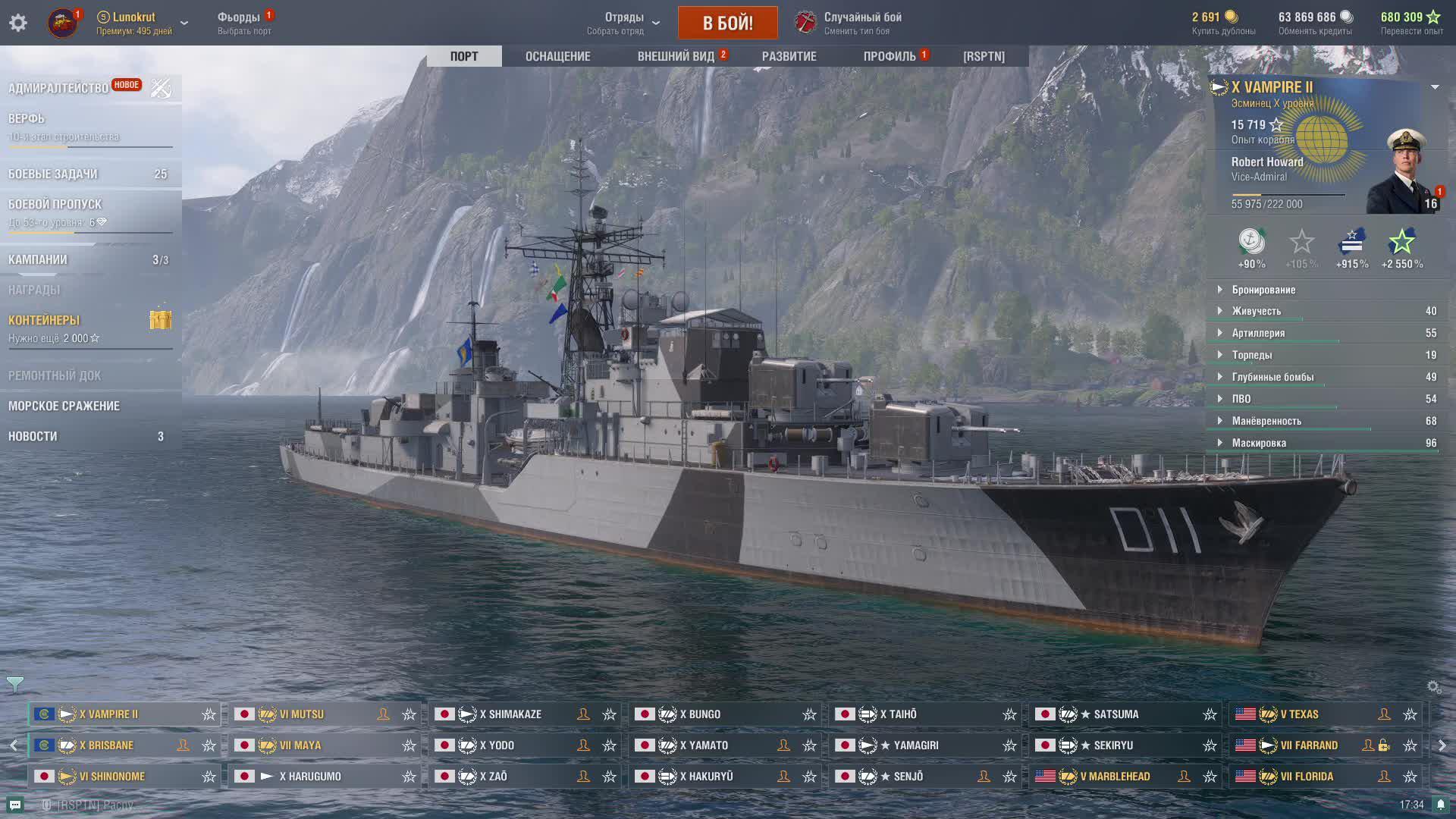
Task: Open the НОВОСТИ news entry
Action: click(x=33, y=436)
